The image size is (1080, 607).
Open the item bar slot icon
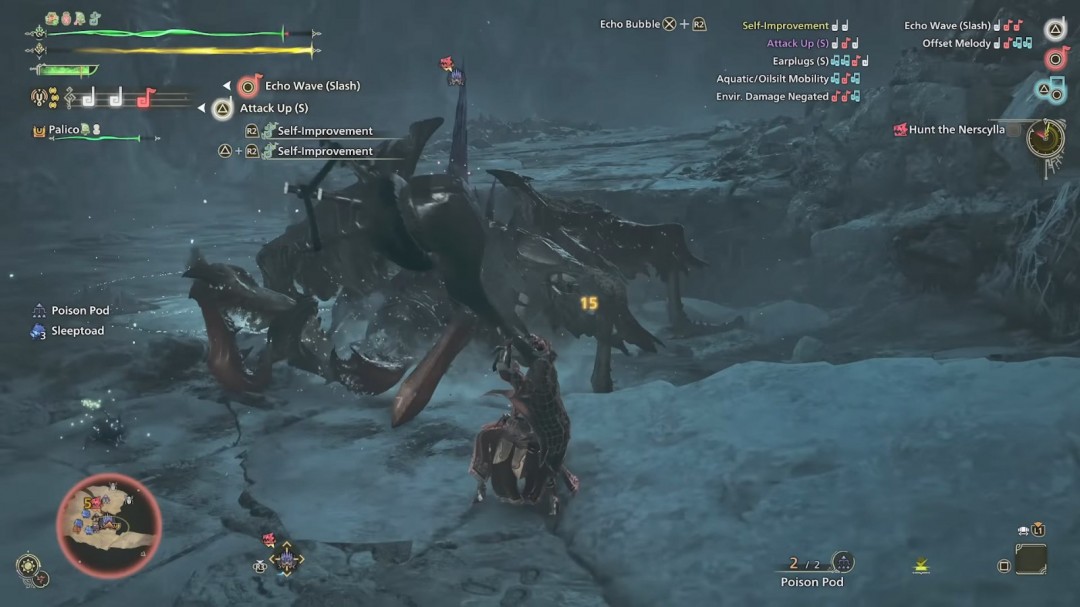1030,558
